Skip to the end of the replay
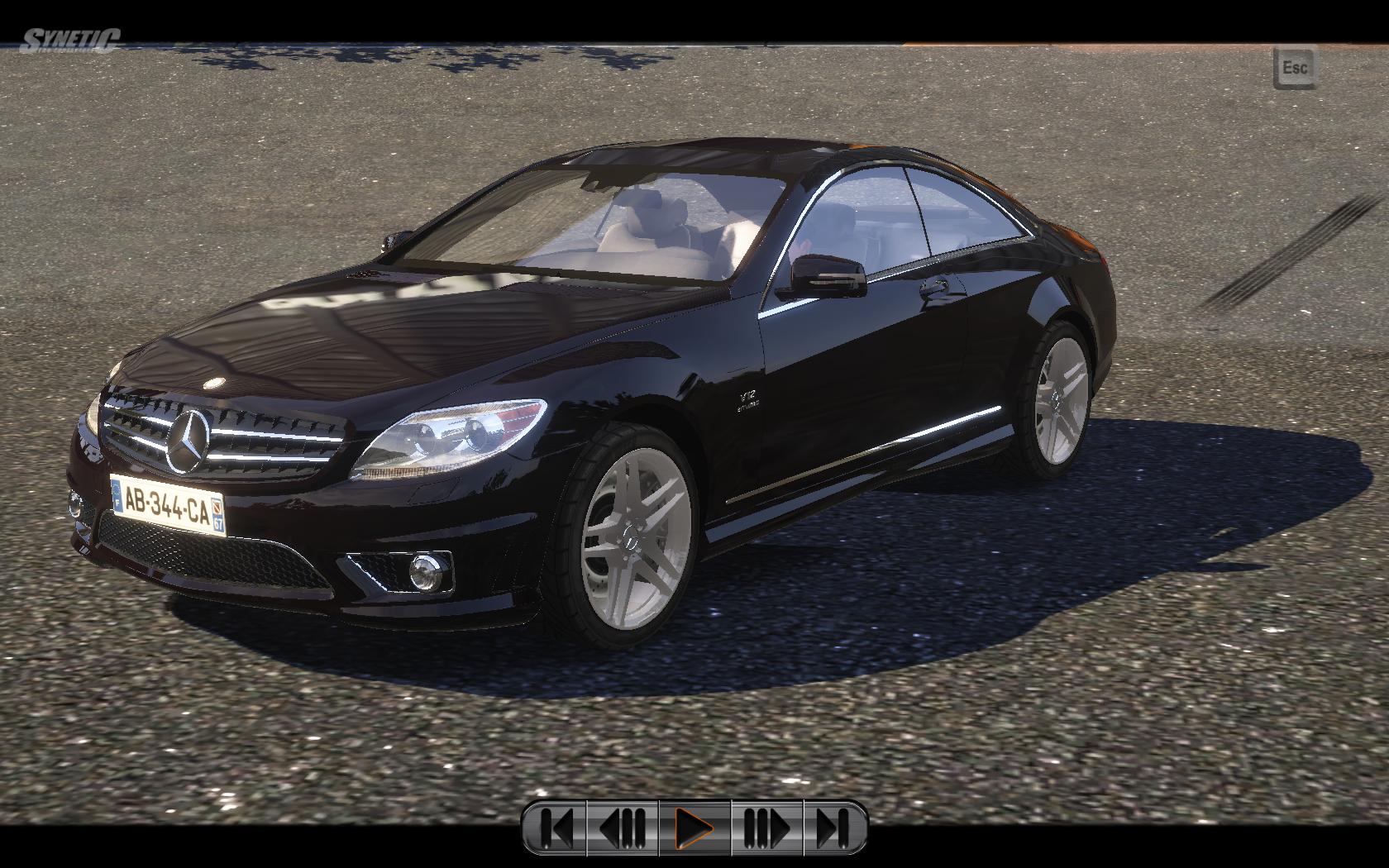This screenshot has width=1389, height=868. 834,827
